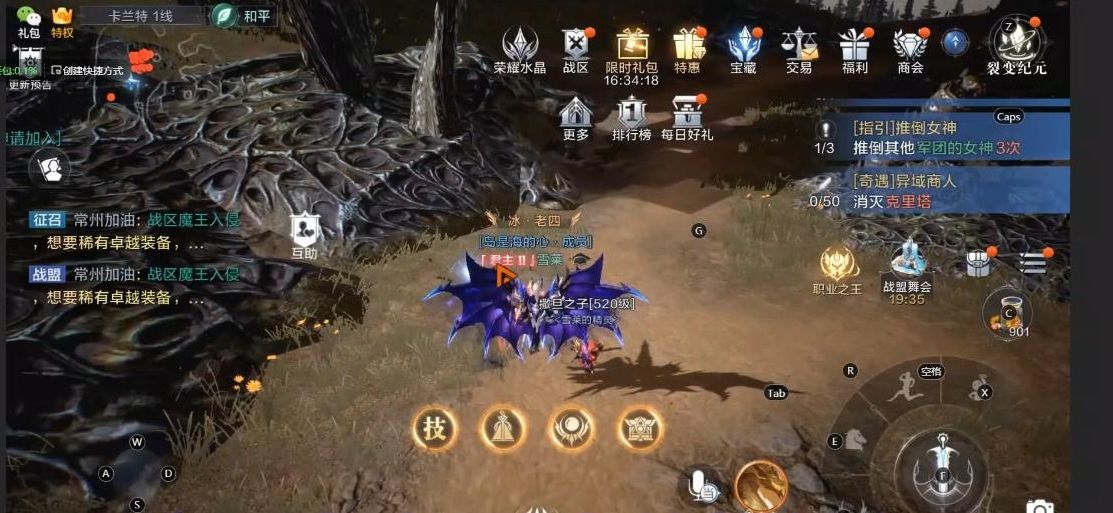Open the 互助 mutual aid button

[305, 235]
